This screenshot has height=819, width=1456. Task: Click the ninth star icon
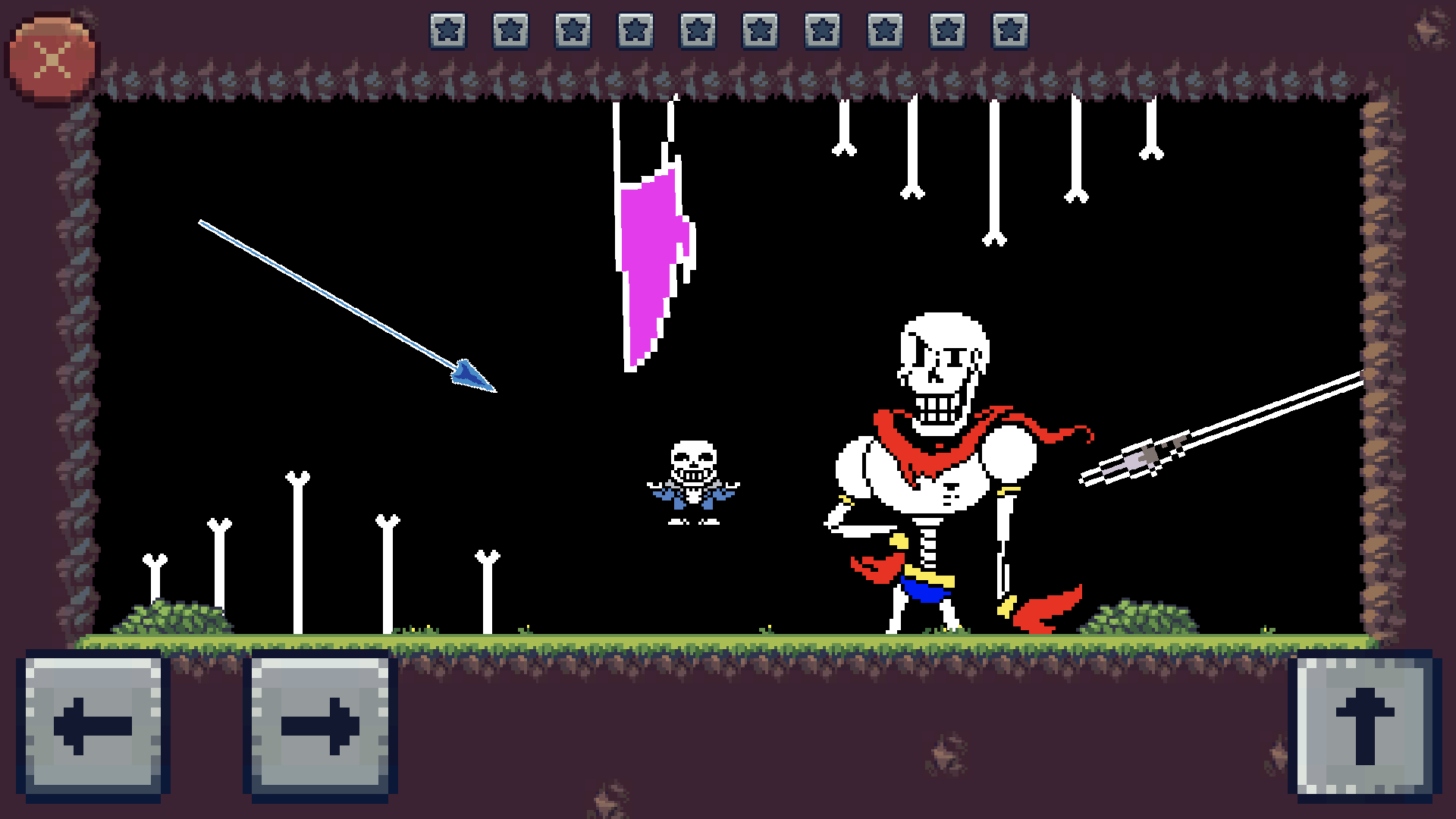coord(948,32)
